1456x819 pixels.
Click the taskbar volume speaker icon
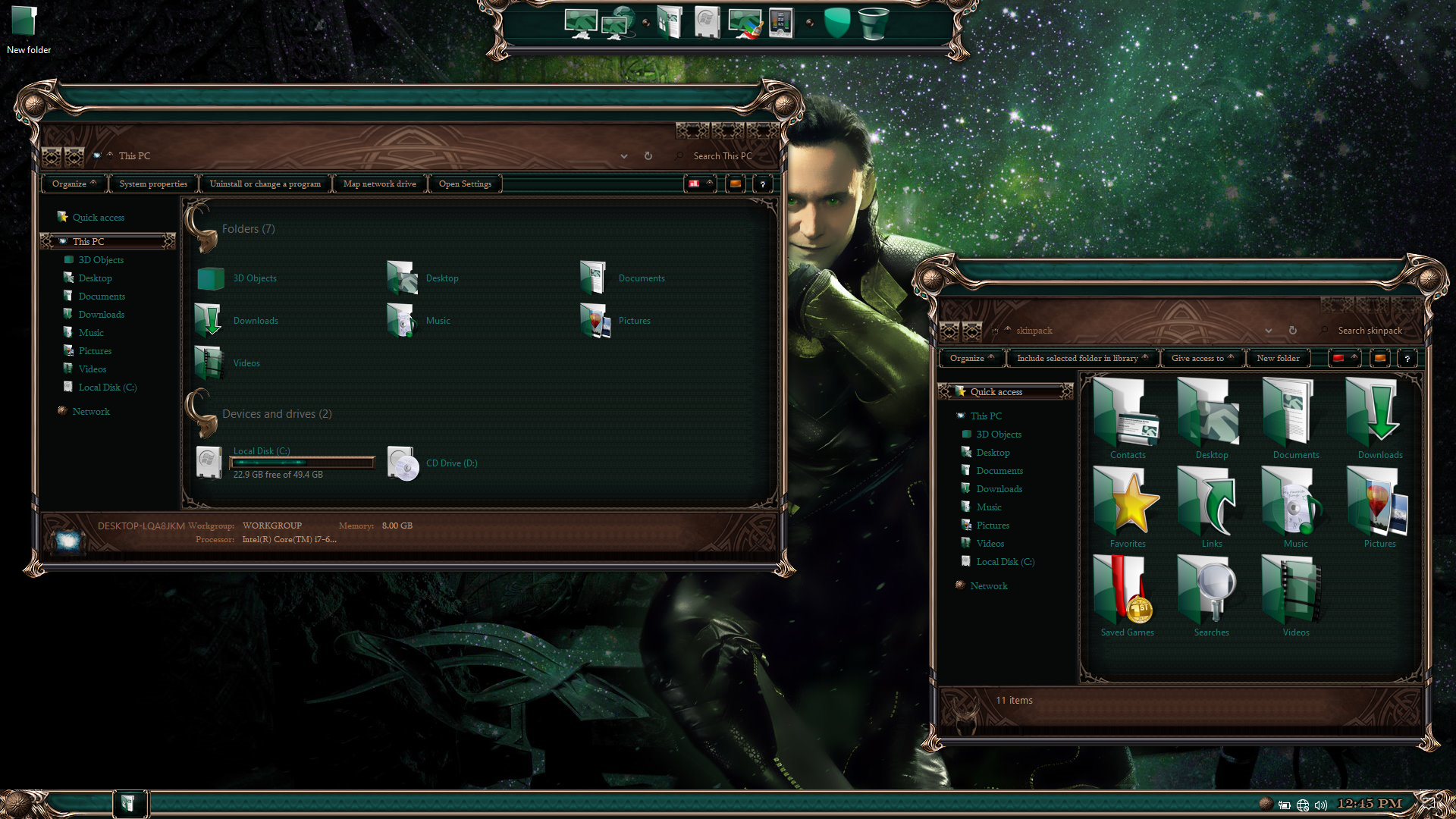pos(1321,805)
